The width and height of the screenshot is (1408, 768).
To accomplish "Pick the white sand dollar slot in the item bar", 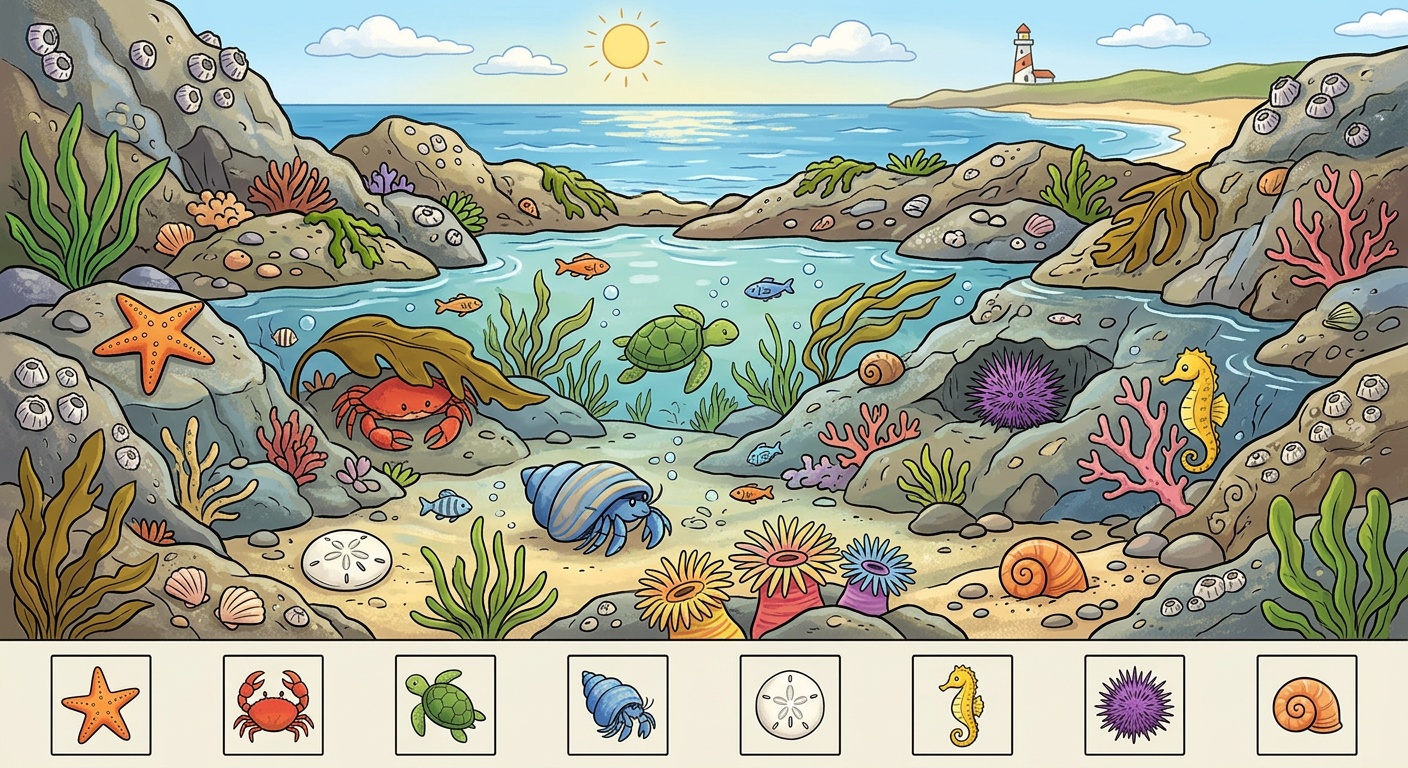I will [x=790, y=705].
